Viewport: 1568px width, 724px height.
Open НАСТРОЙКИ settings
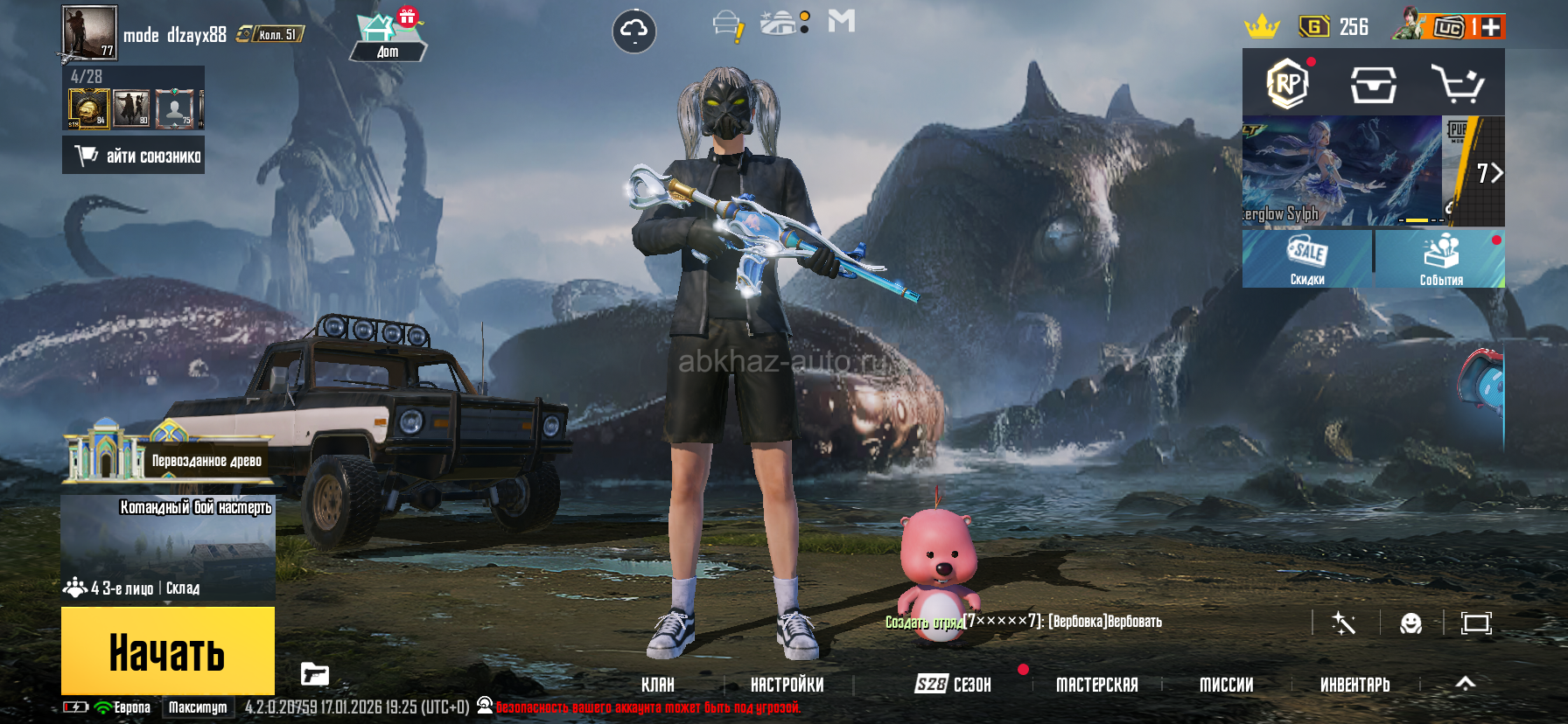coord(787,685)
